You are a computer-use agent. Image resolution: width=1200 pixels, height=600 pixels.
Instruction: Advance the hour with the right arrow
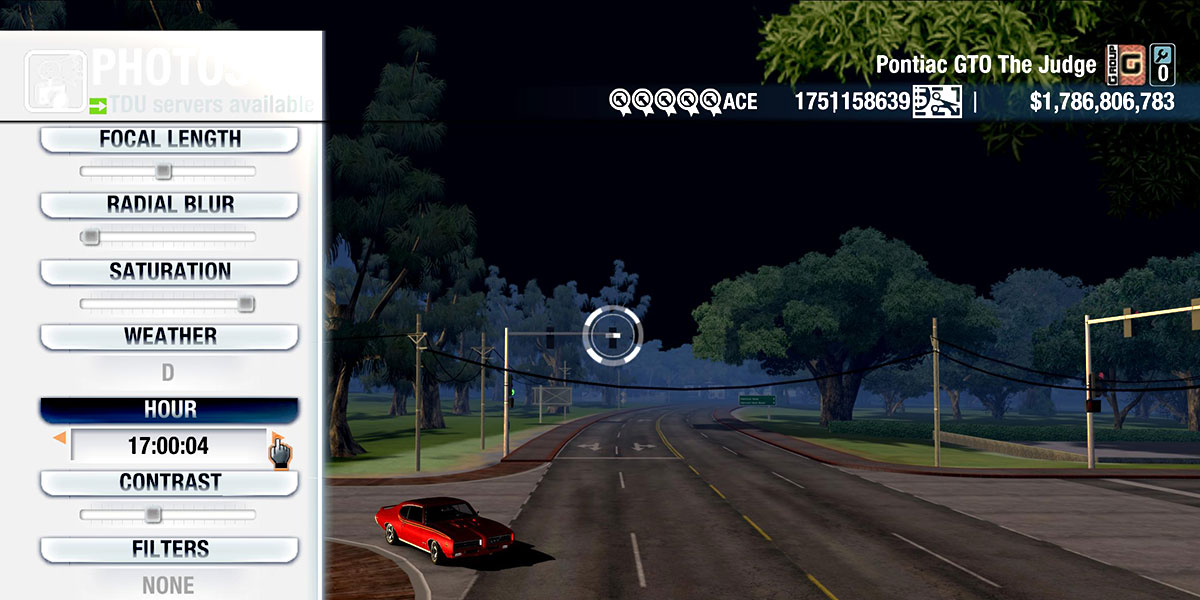(275, 439)
